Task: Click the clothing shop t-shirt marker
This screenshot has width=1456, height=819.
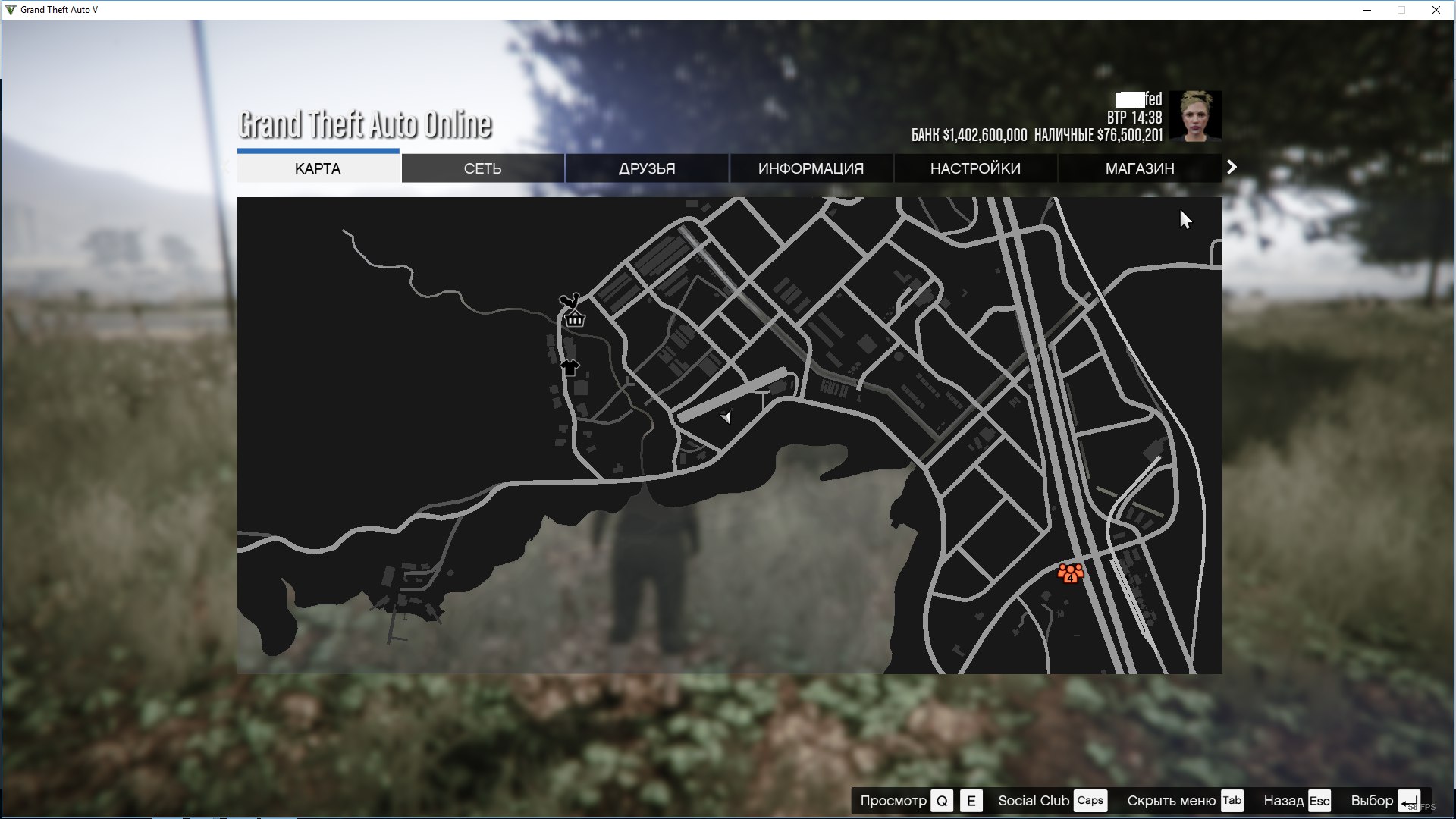Action: pyautogui.click(x=570, y=369)
